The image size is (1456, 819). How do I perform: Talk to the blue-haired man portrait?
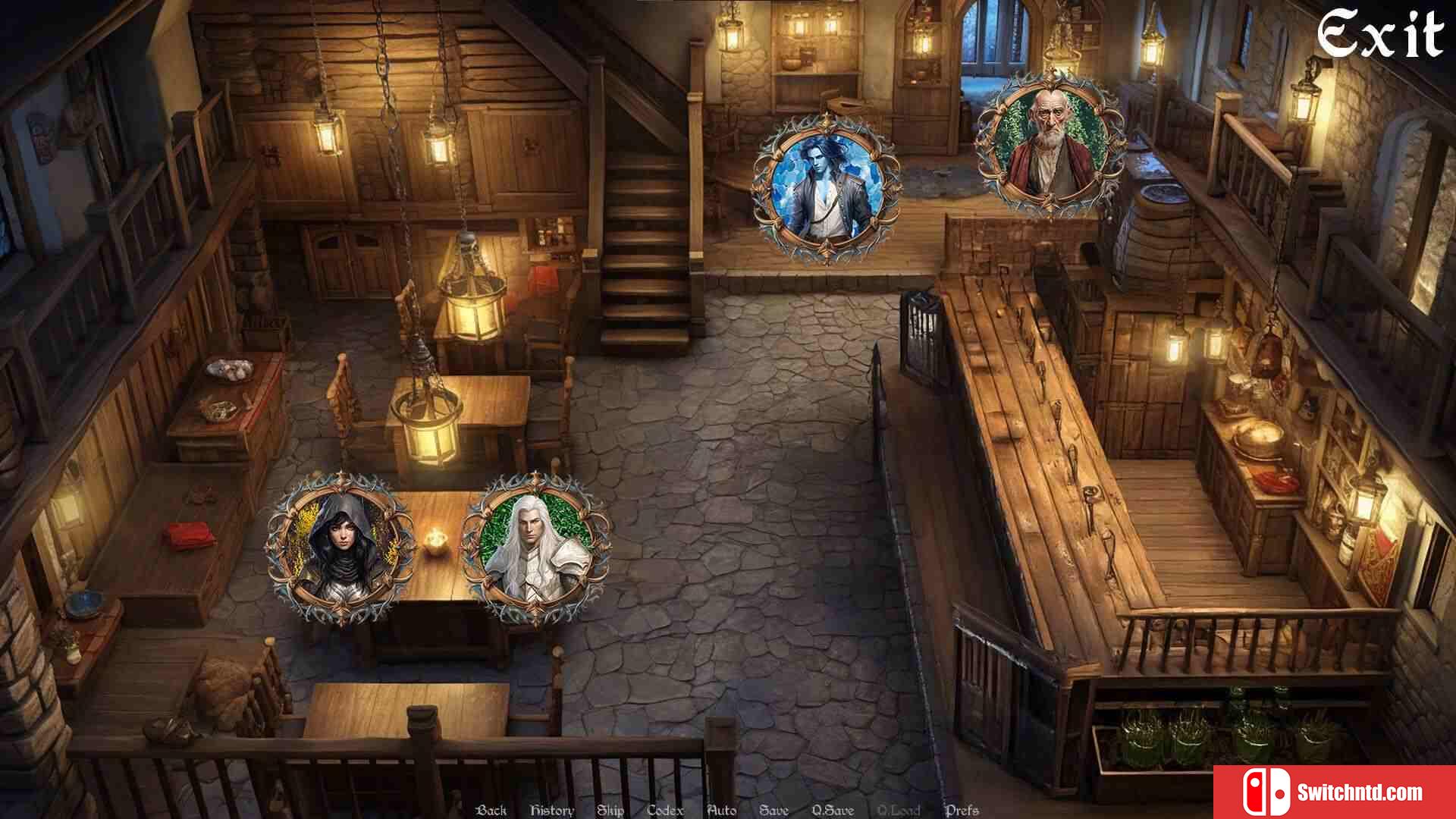(825, 188)
